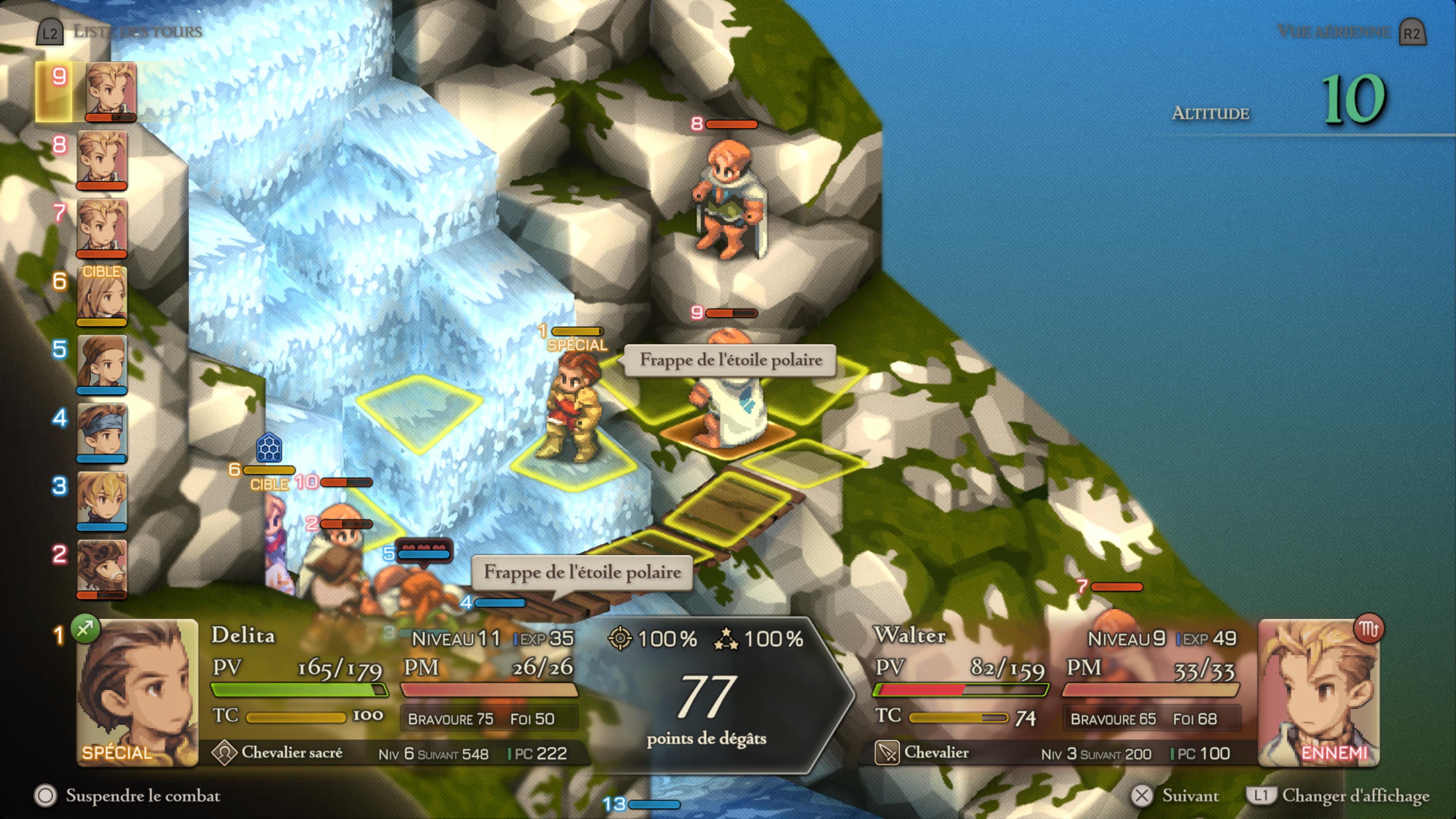The width and height of the screenshot is (1456, 819).
Task: Pick the turn 5 headscarf unit portrait
Action: 102,364
